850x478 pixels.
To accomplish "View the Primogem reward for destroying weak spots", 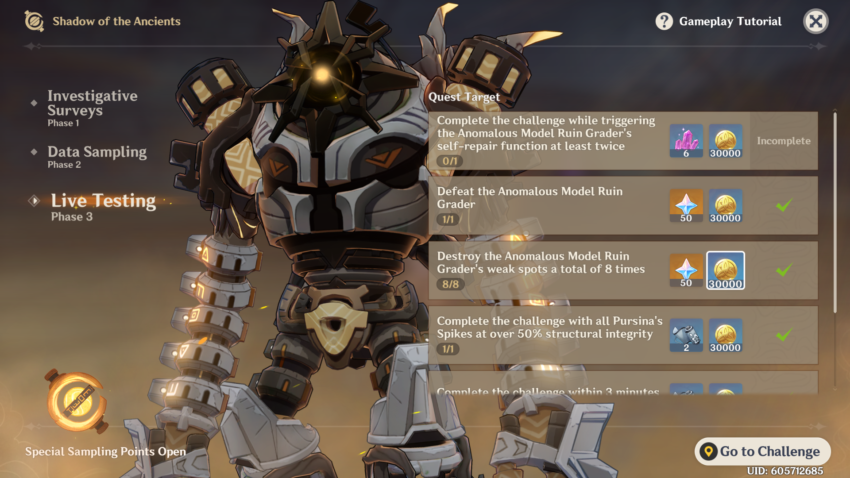I will pos(686,270).
